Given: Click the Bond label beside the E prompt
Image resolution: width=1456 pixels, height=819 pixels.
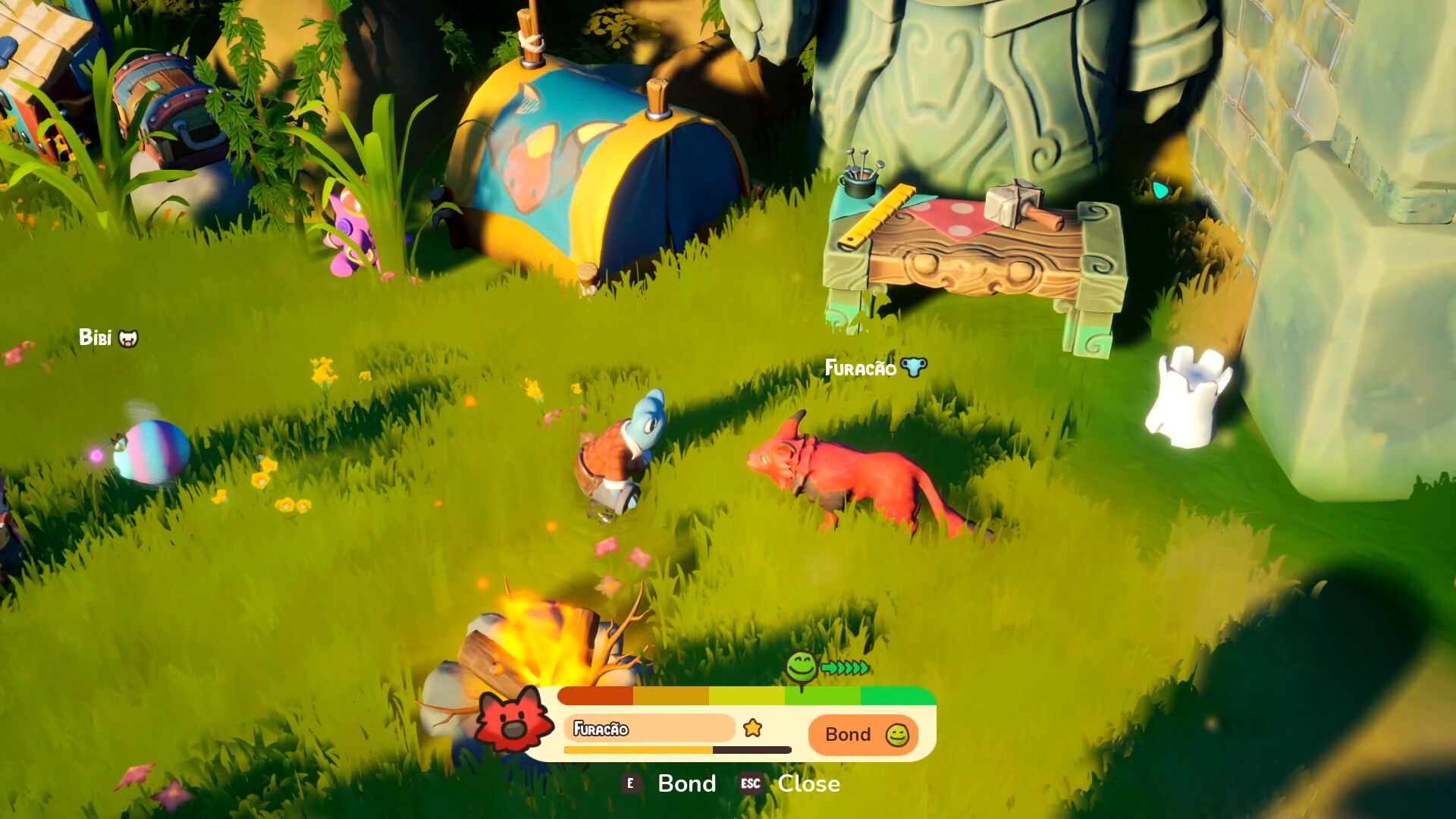Looking at the screenshot, I should click(x=686, y=783).
